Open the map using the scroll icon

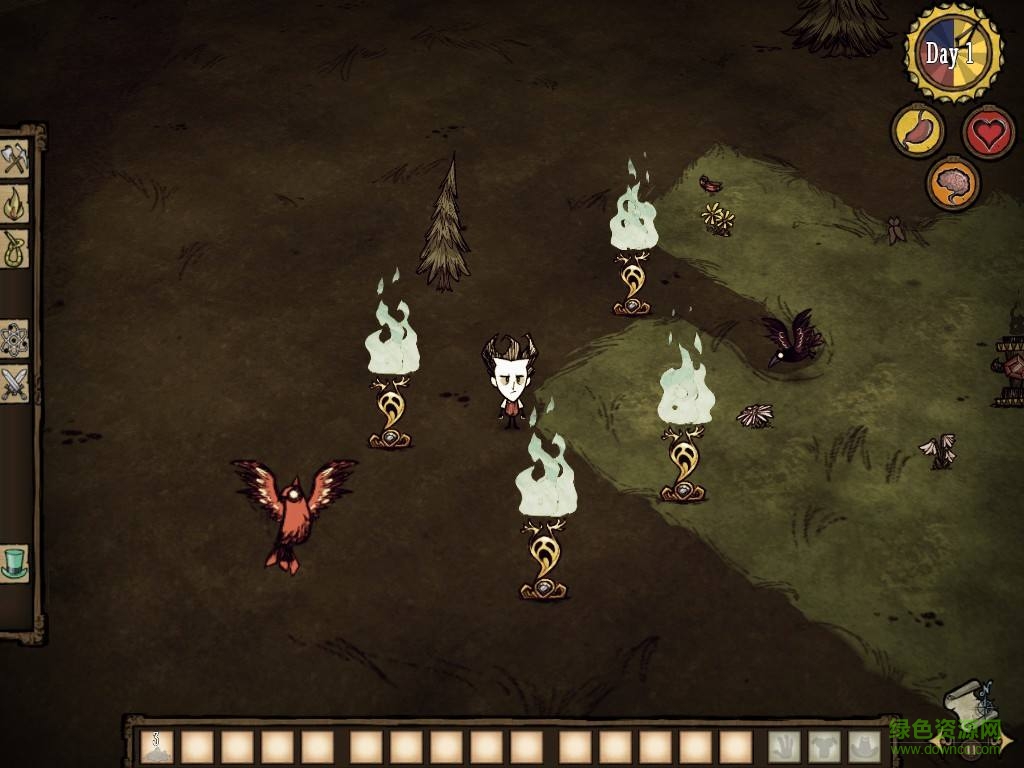966,700
